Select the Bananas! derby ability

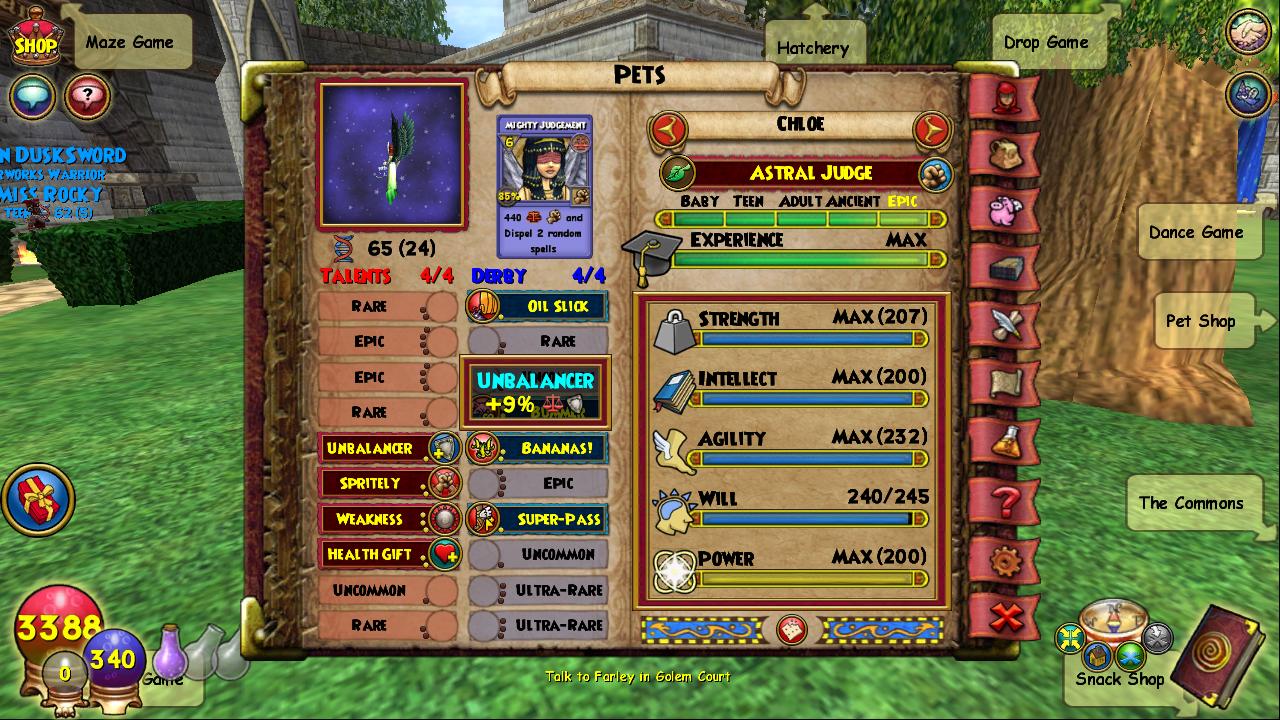coord(538,448)
